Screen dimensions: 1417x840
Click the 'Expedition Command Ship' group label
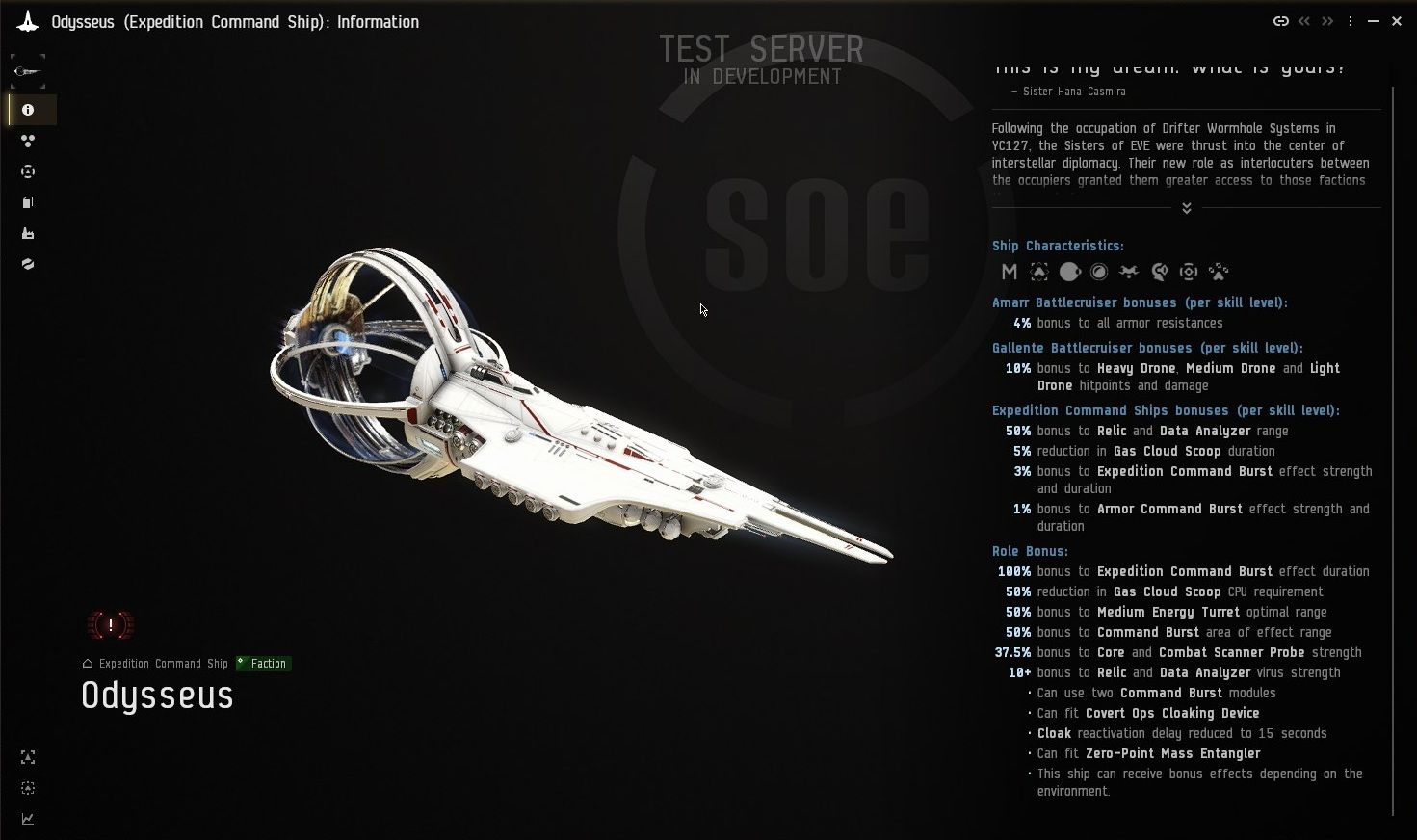tap(162, 663)
